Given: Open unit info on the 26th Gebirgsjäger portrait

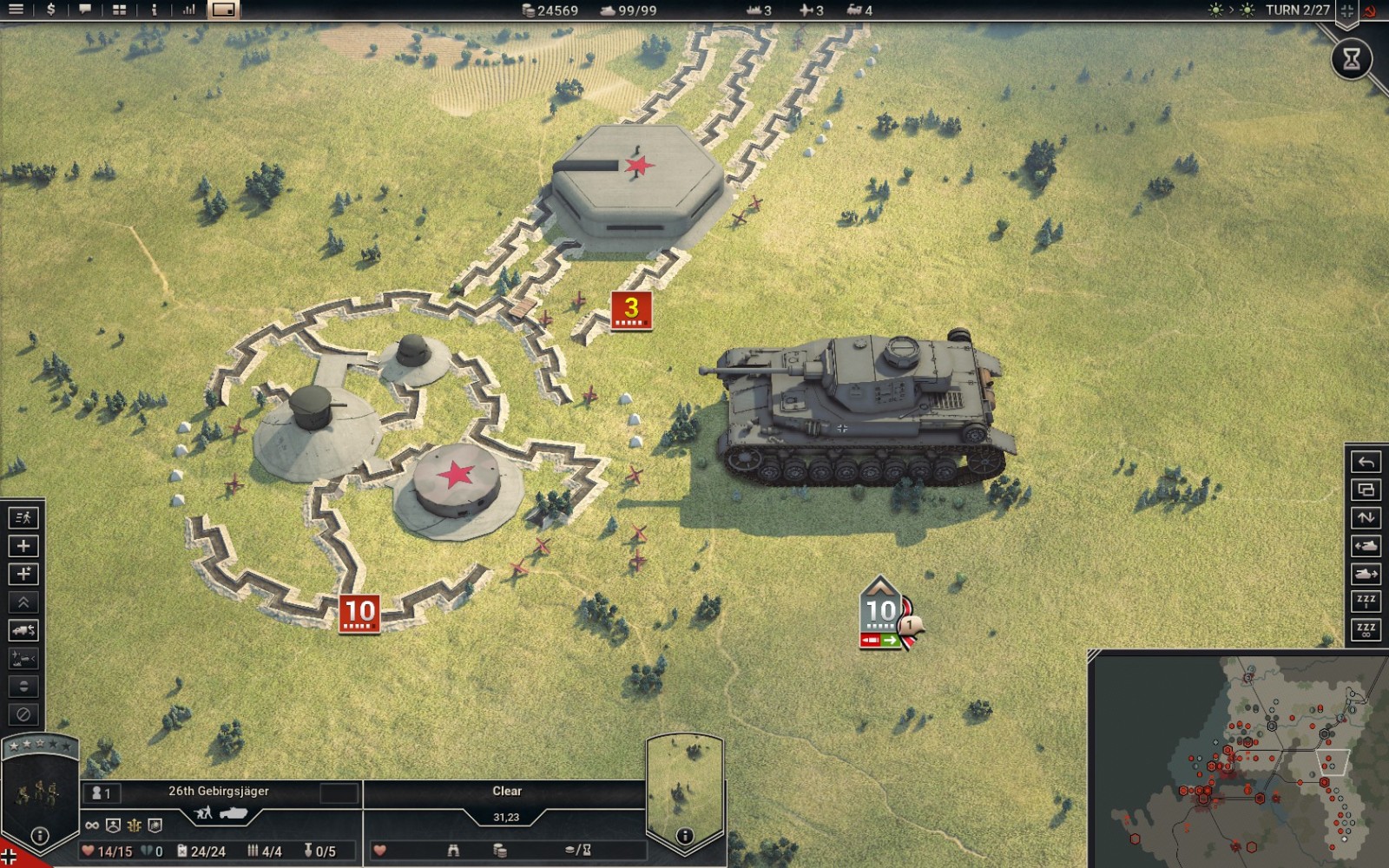Looking at the screenshot, I should pos(39,837).
